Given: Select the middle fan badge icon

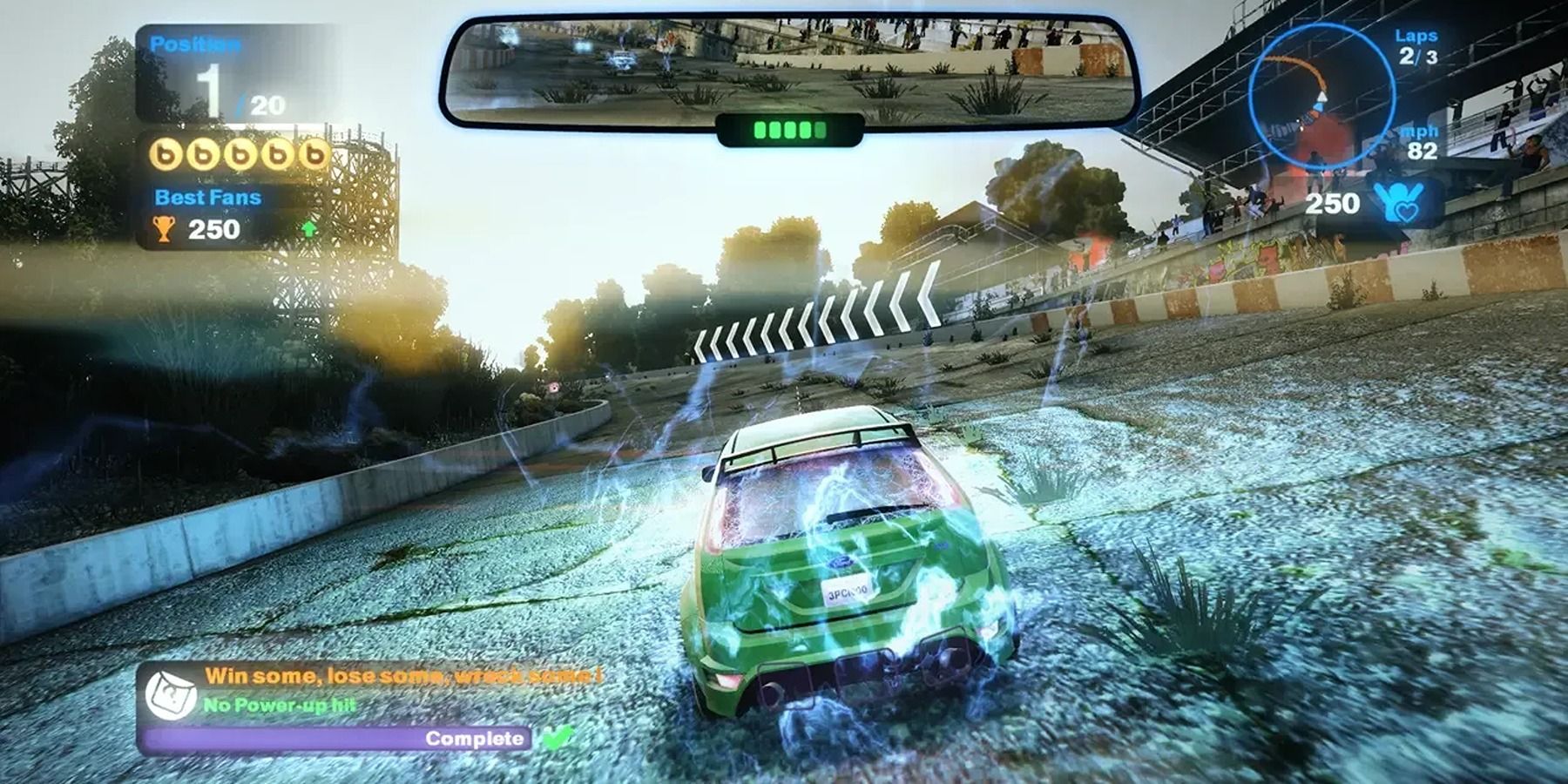Looking at the screenshot, I should 240,153.
